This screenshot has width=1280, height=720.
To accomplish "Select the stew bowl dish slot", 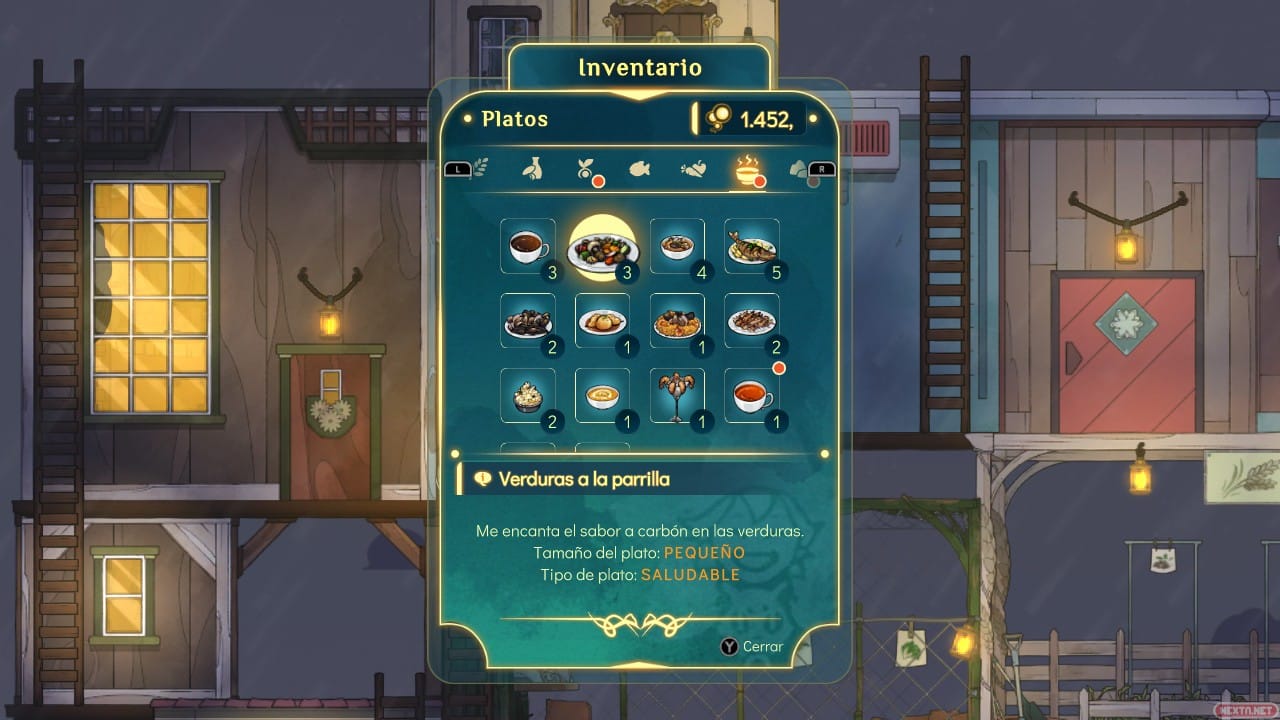I will [x=677, y=246].
